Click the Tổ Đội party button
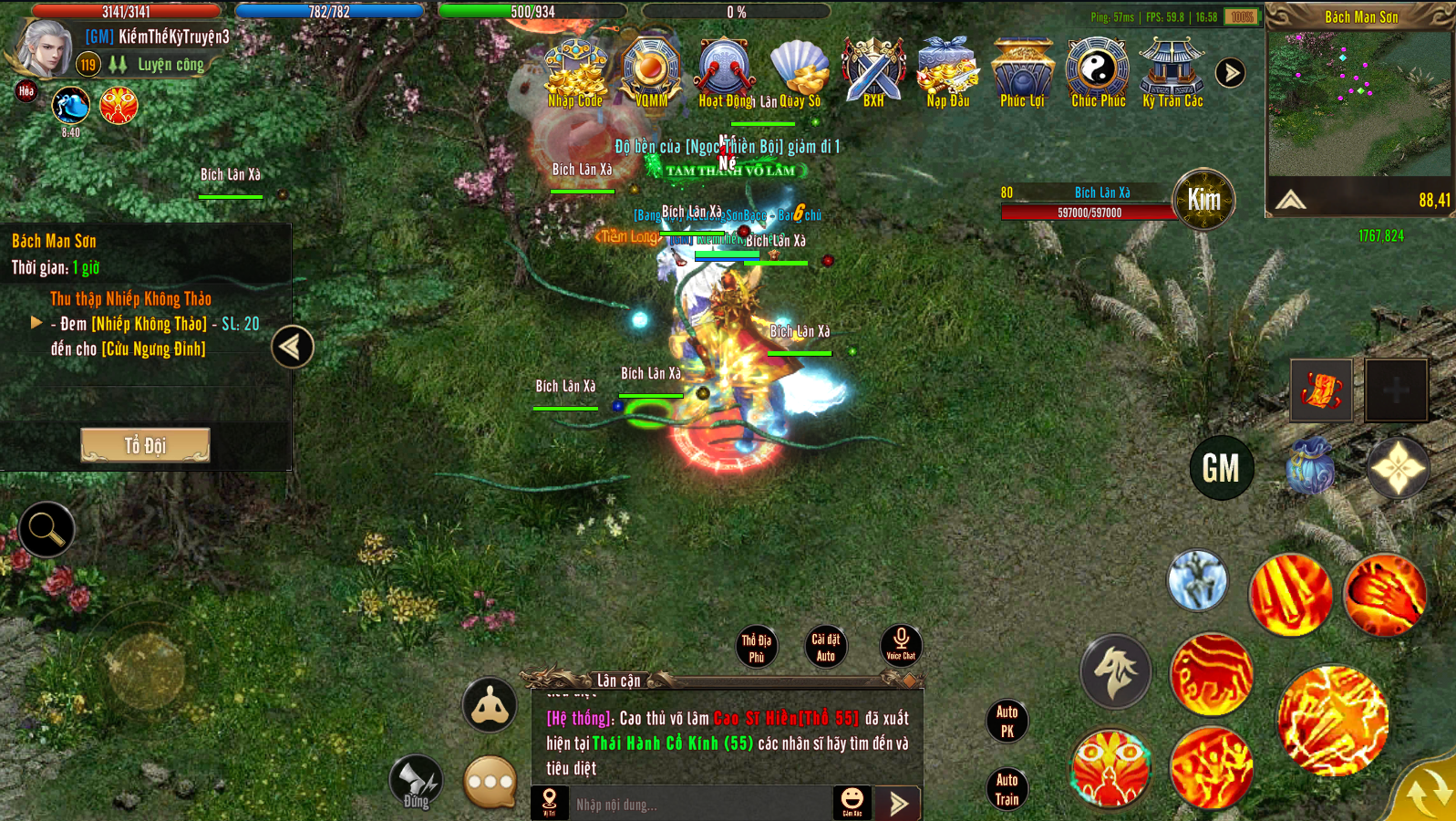Screen dimensions: 1456x821 pyautogui.click(x=146, y=445)
